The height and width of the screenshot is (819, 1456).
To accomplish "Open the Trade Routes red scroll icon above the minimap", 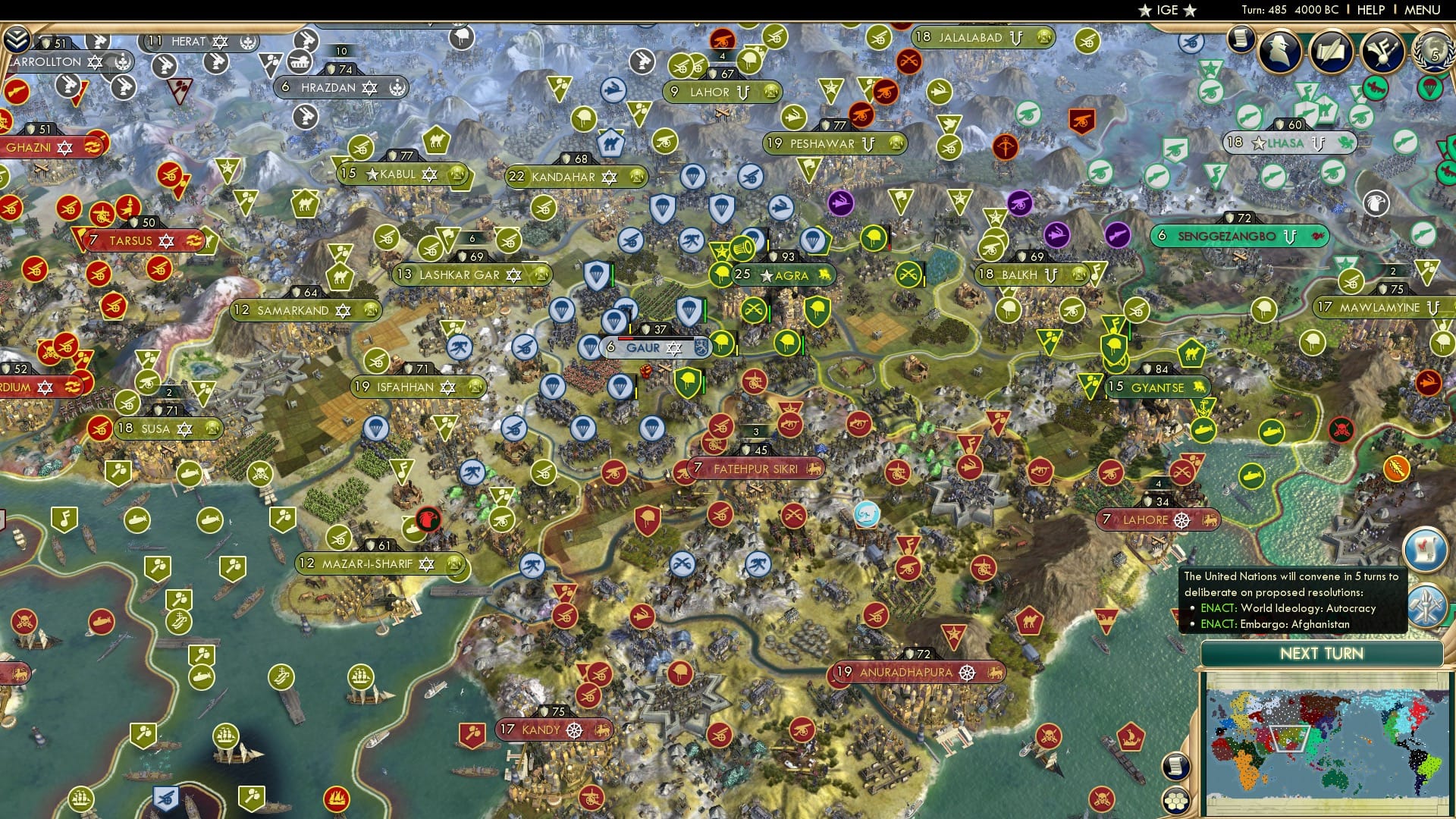I will (x=1426, y=548).
